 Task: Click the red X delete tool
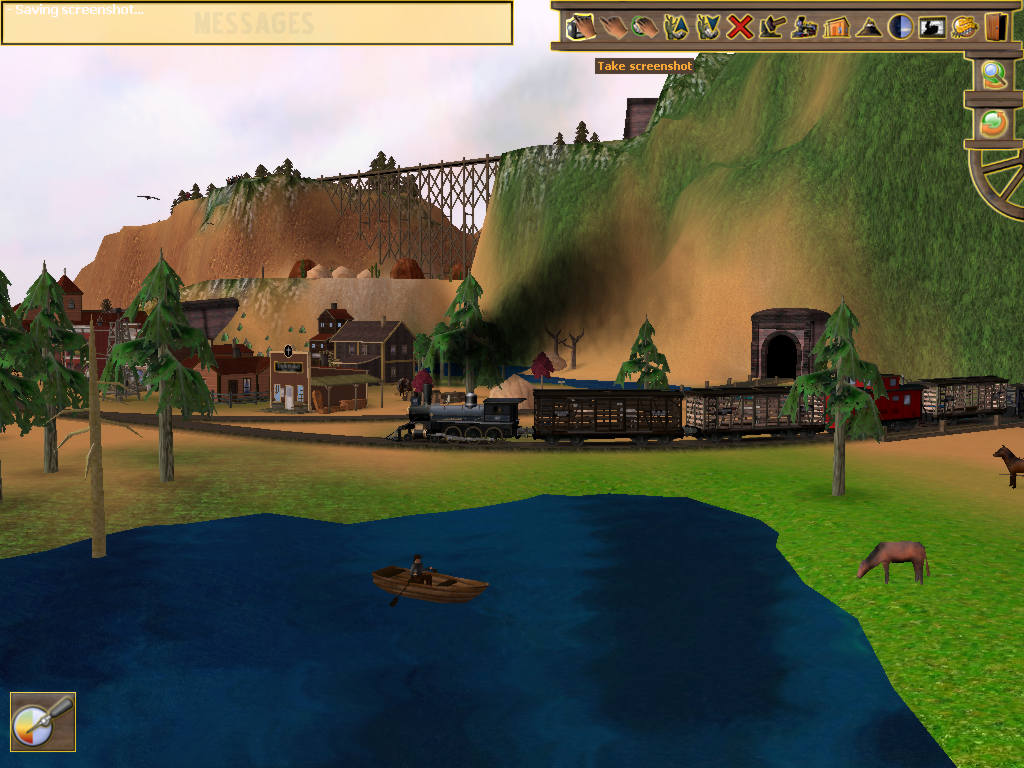pos(740,26)
